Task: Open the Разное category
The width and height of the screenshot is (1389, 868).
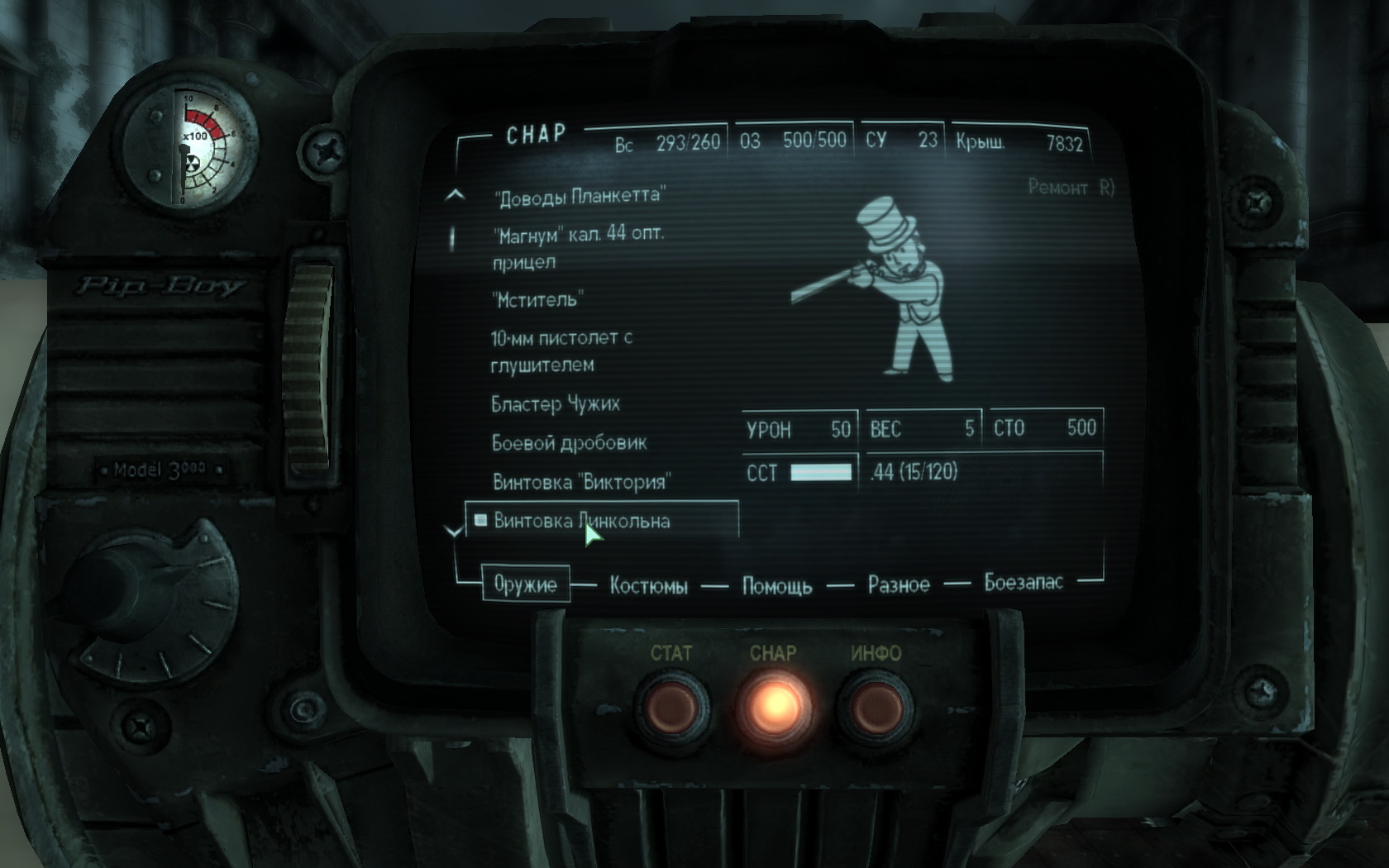Action: (899, 585)
